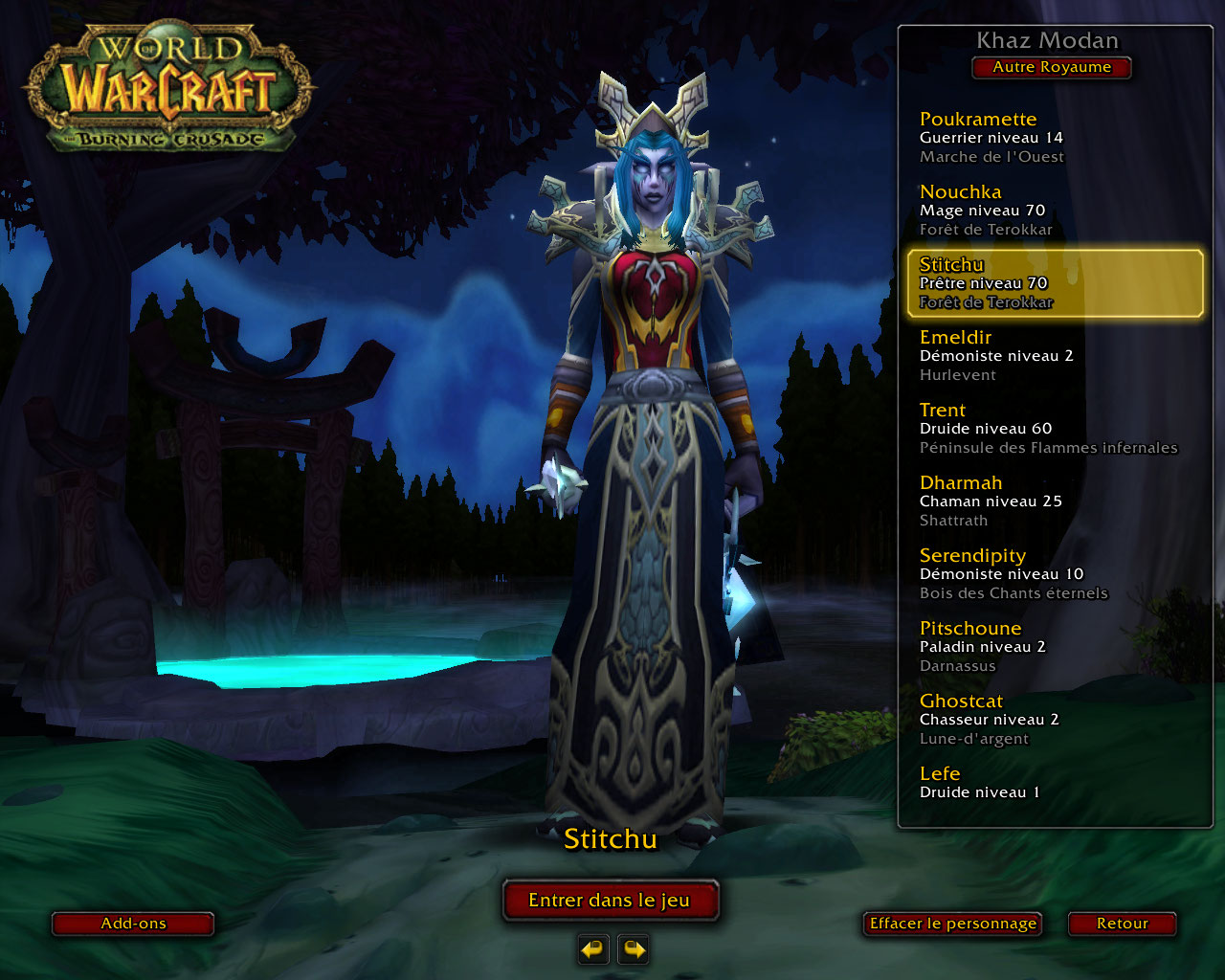Click the Entrer dans le jeu button
The image size is (1225, 980).
click(610, 901)
